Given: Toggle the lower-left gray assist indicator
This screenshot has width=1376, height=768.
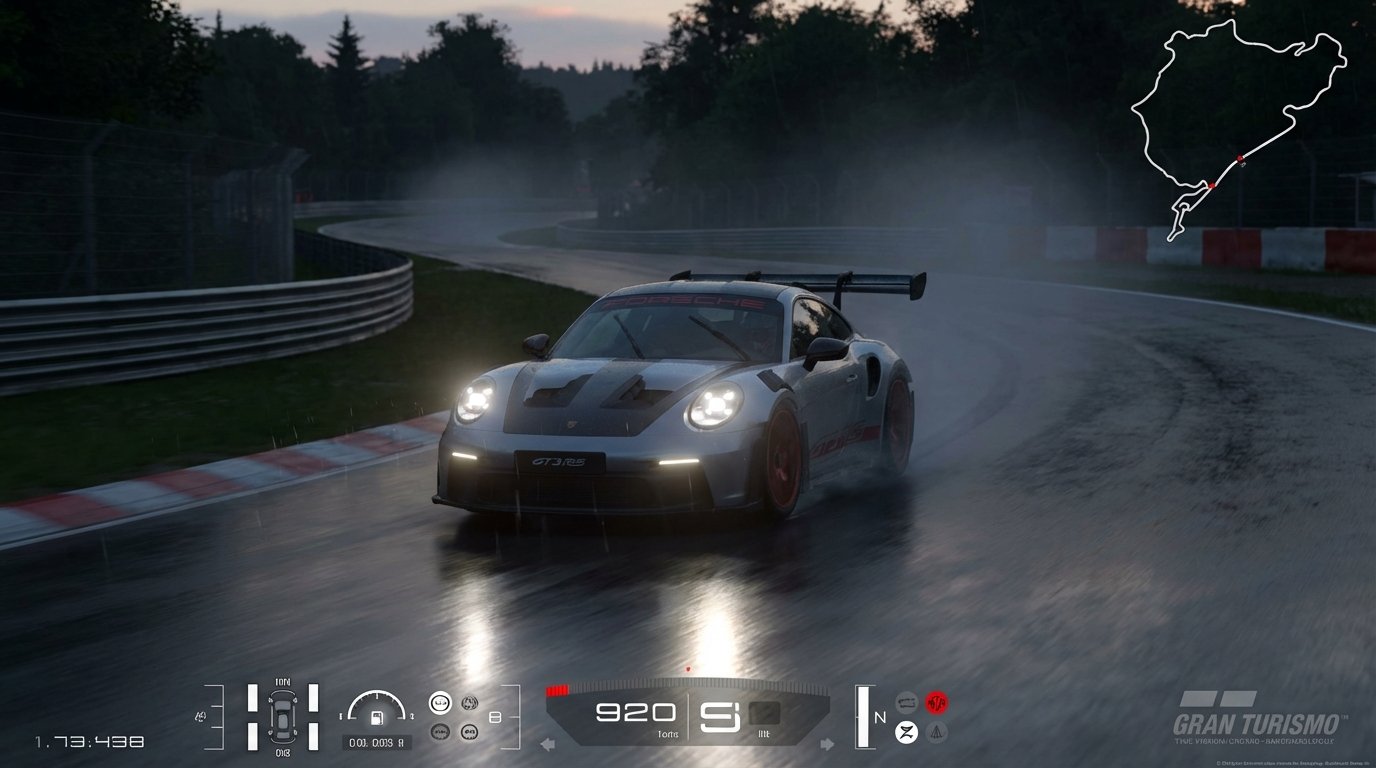Looking at the screenshot, I should pyautogui.click(x=439, y=732).
